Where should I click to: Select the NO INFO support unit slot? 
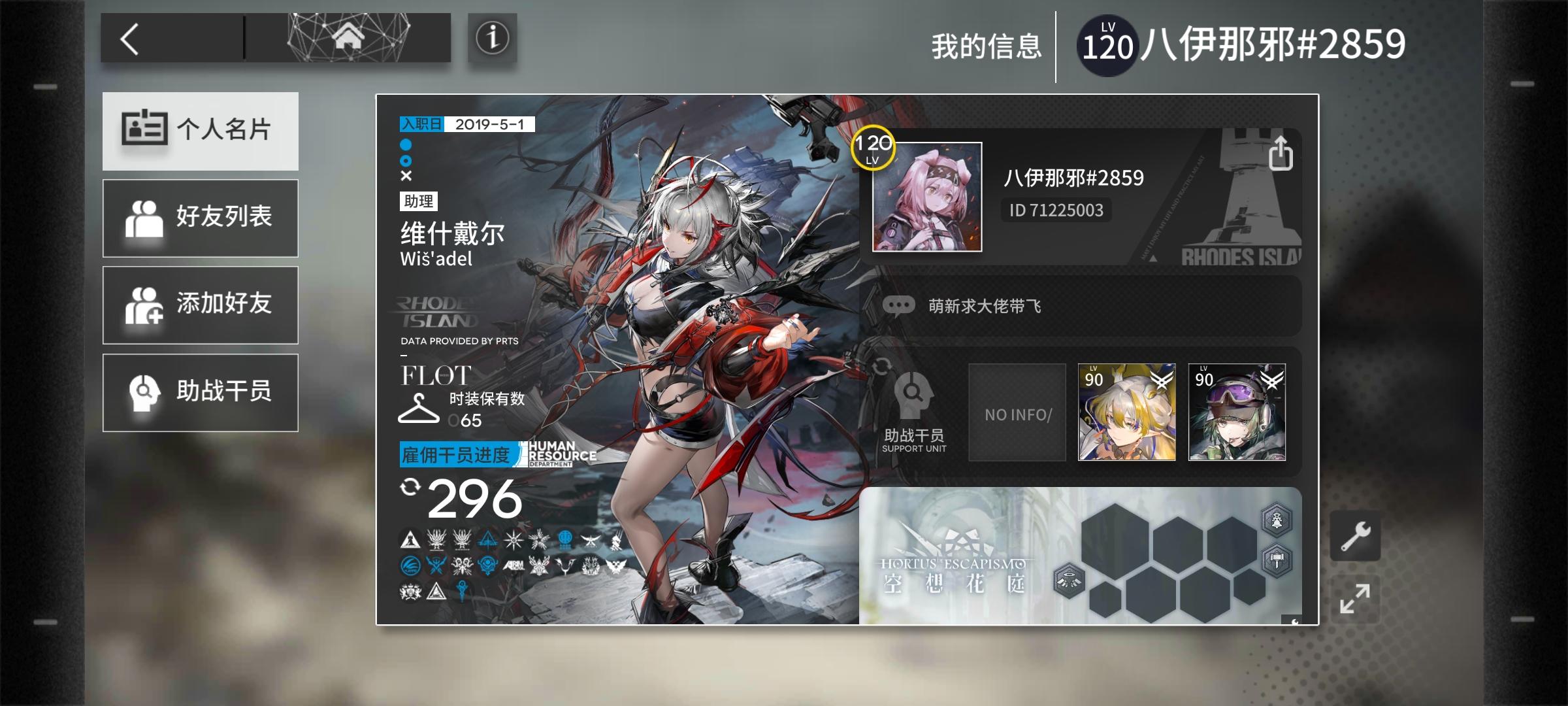pos(1017,412)
